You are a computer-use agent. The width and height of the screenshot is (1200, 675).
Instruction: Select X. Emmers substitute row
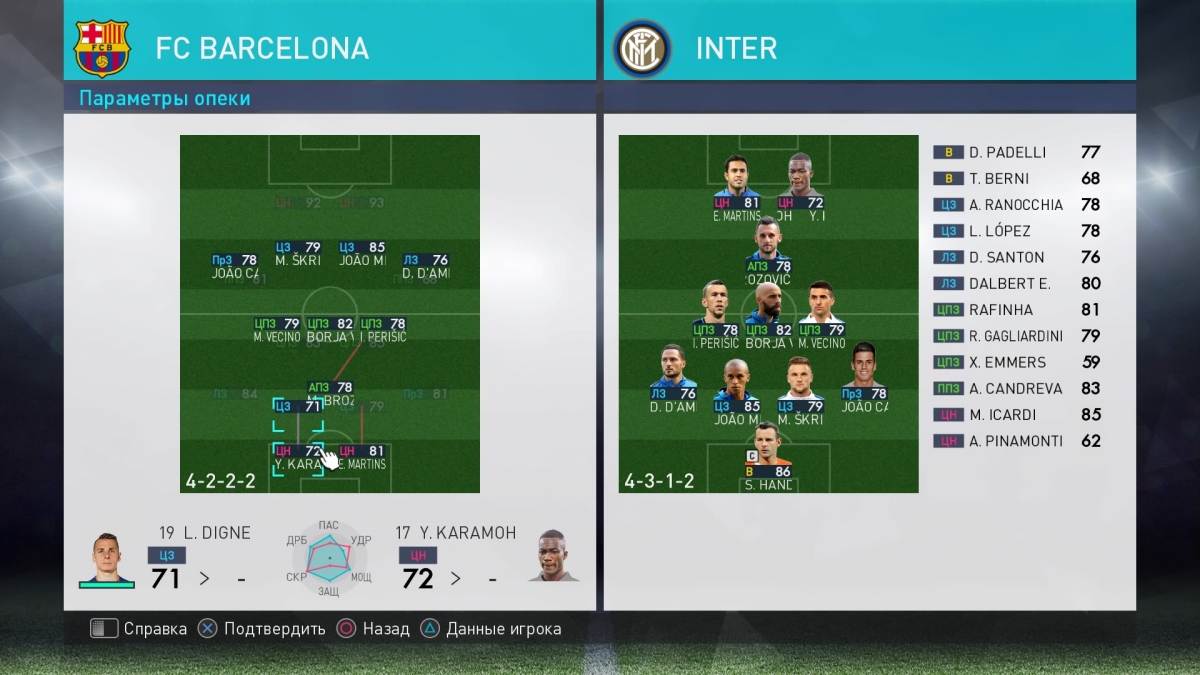(x=1016, y=362)
